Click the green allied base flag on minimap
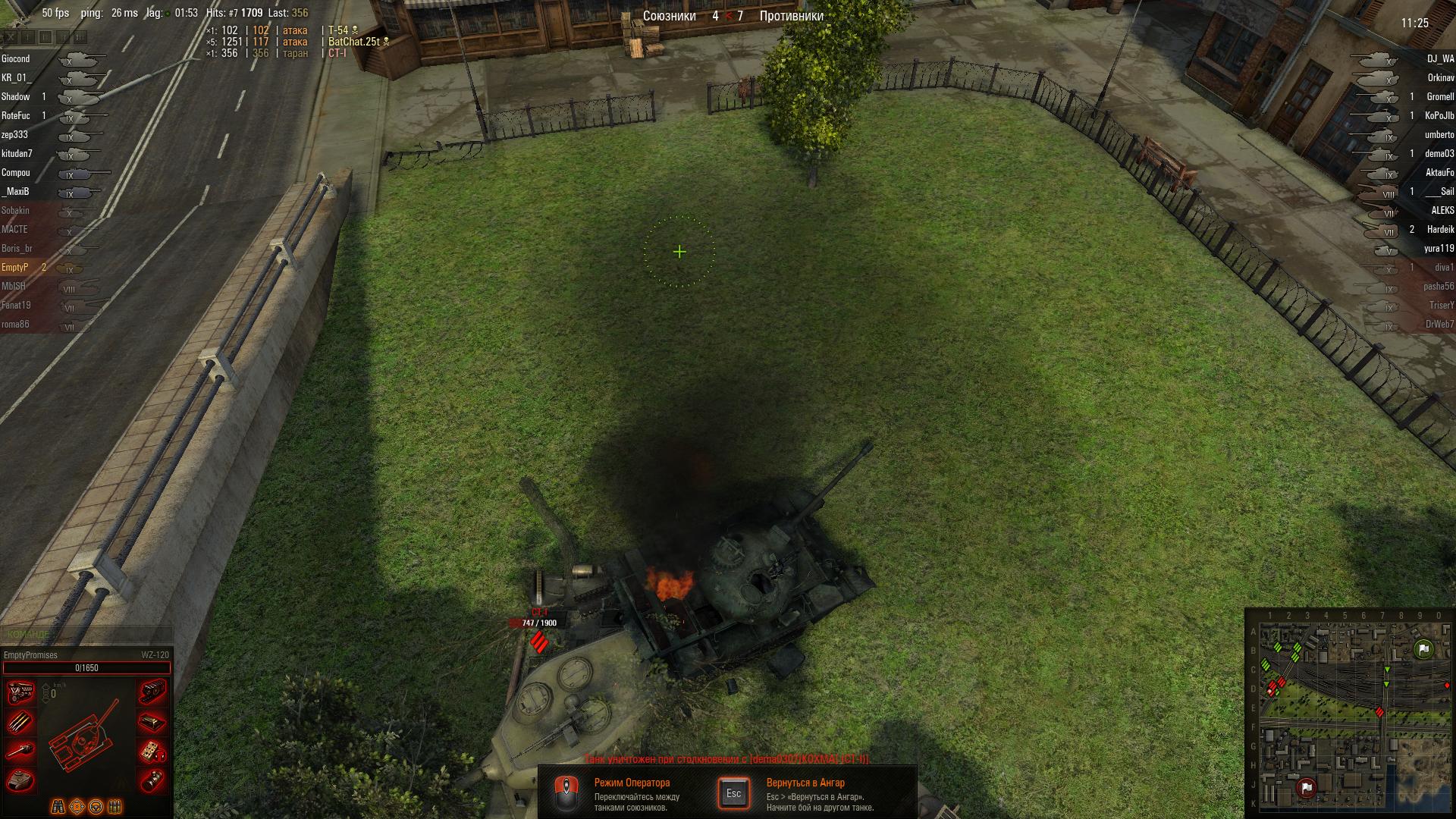 [x=1423, y=649]
